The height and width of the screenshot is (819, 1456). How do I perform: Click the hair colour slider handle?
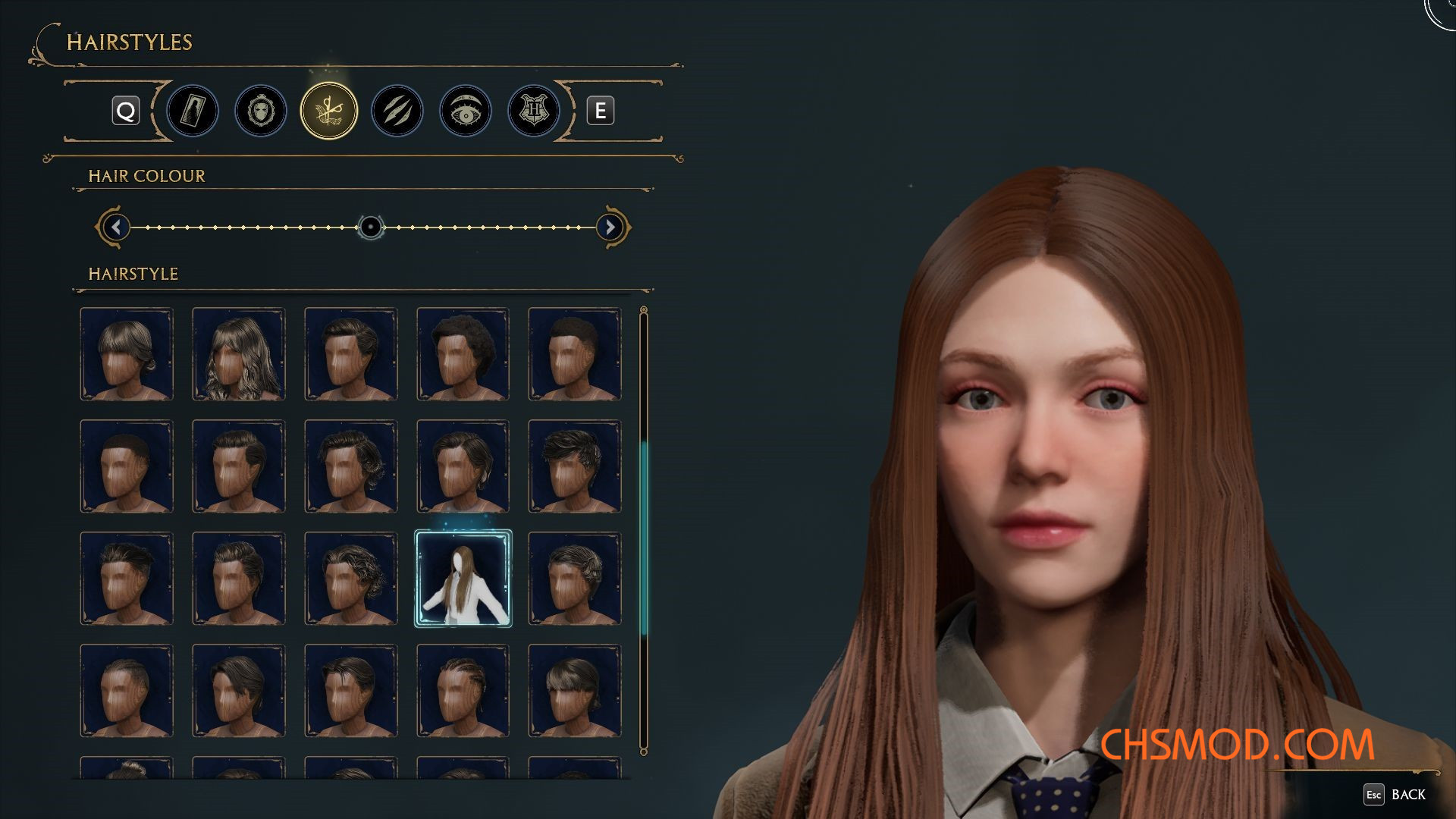tap(371, 227)
